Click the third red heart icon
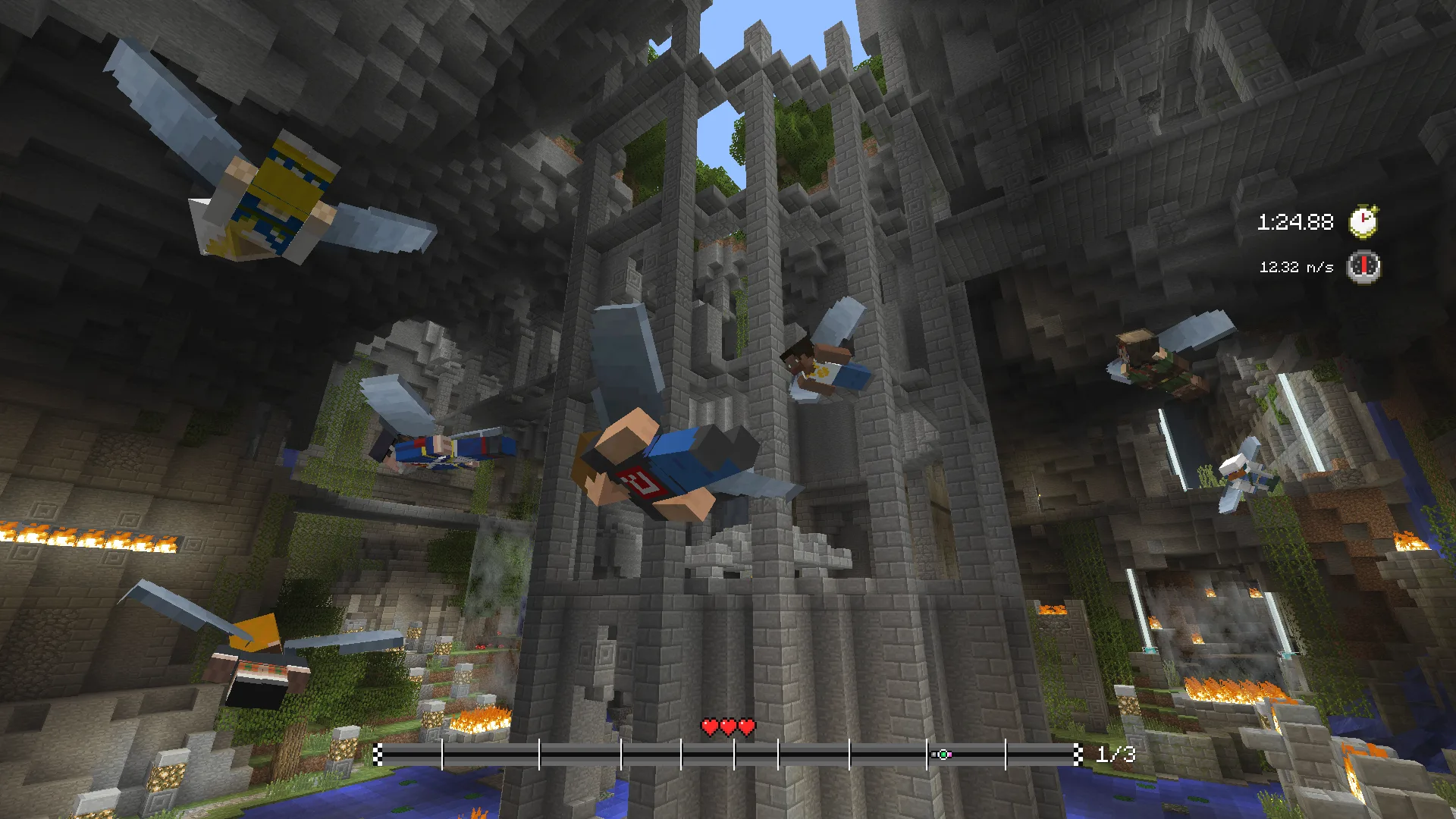The height and width of the screenshot is (819, 1456). tap(745, 726)
